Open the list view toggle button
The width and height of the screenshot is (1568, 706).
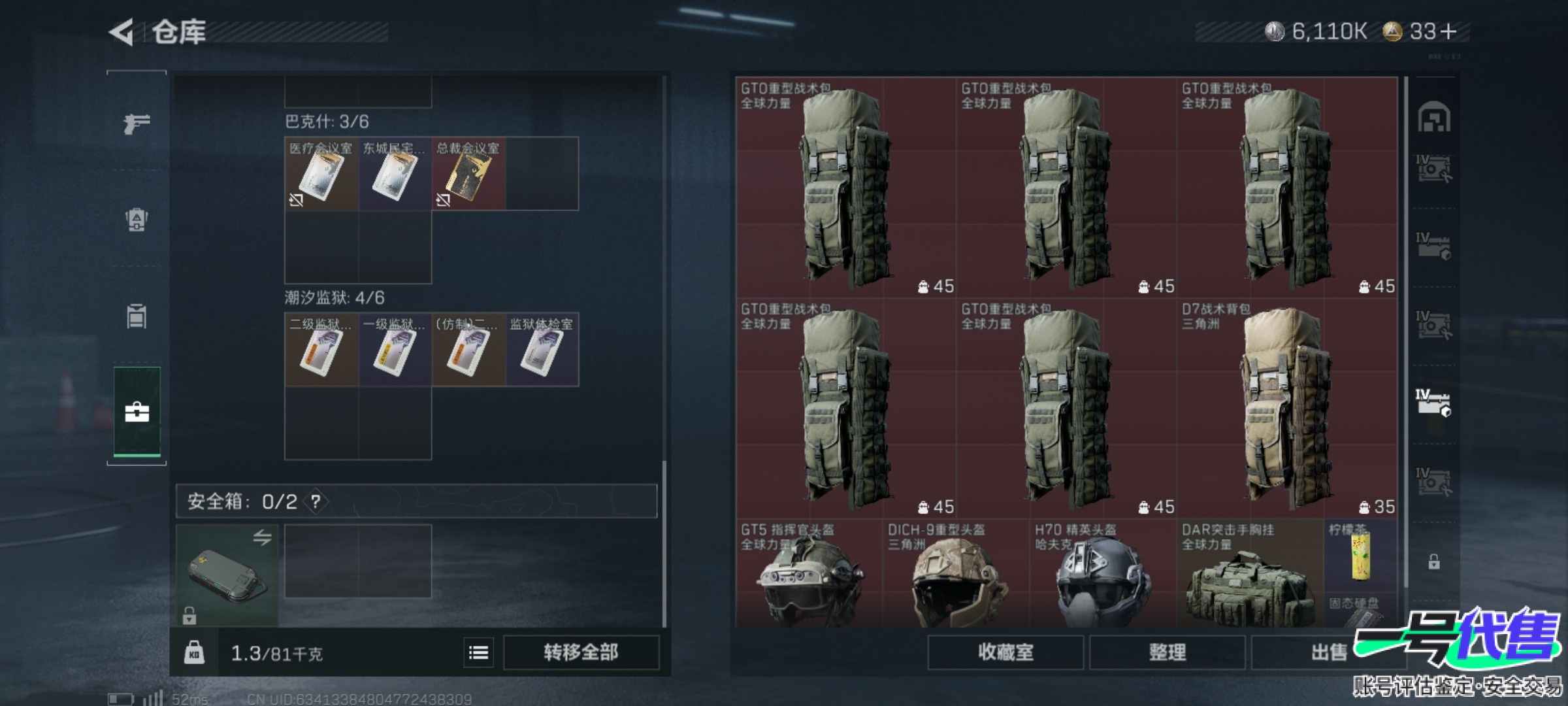click(x=478, y=652)
